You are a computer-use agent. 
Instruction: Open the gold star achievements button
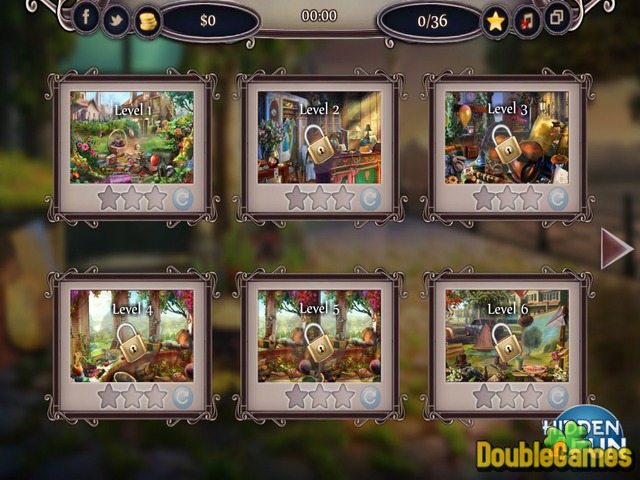pyautogui.click(x=495, y=20)
